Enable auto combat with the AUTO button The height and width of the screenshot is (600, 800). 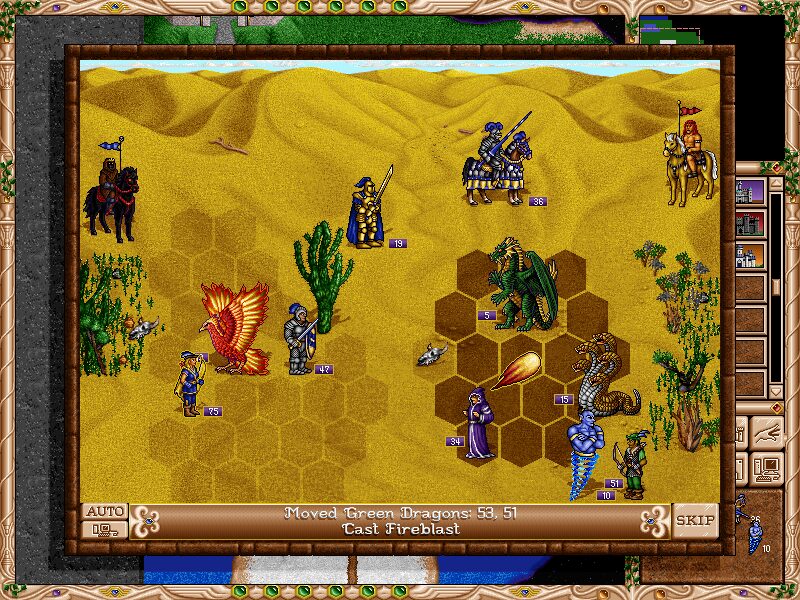tap(105, 511)
